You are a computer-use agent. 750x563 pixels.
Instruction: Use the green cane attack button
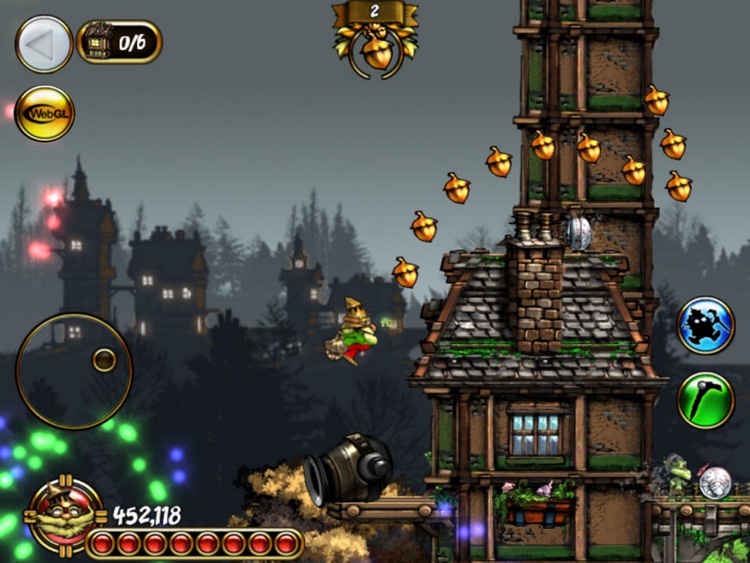[x=706, y=400]
